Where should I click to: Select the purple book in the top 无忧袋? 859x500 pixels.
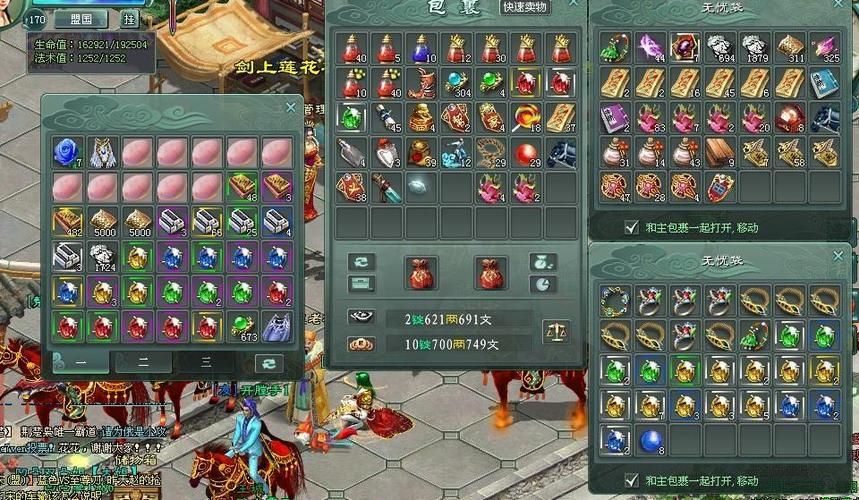tap(614, 117)
